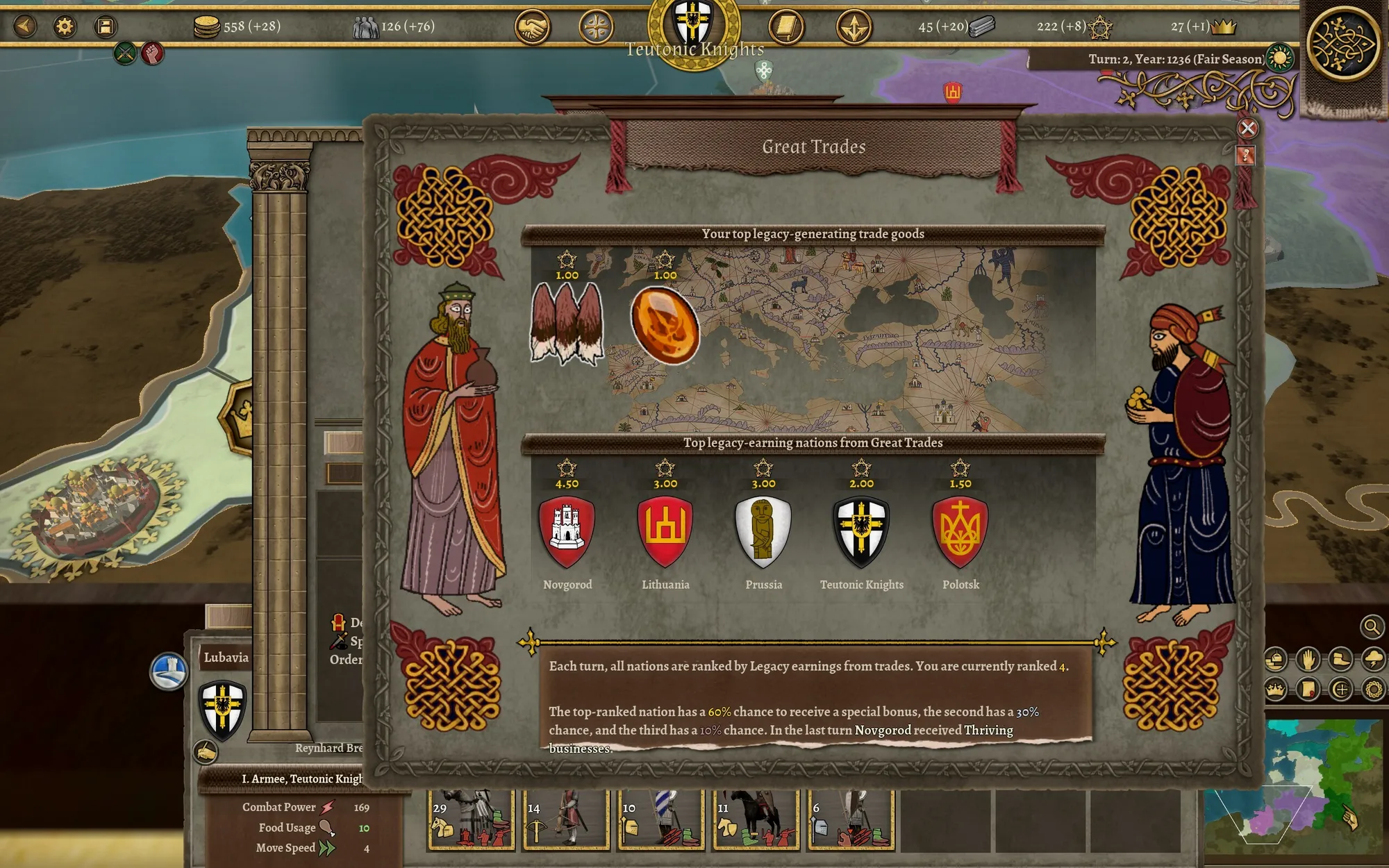1389x868 pixels.
Task: Select the Lithuania nation shield
Action: (x=665, y=532)
